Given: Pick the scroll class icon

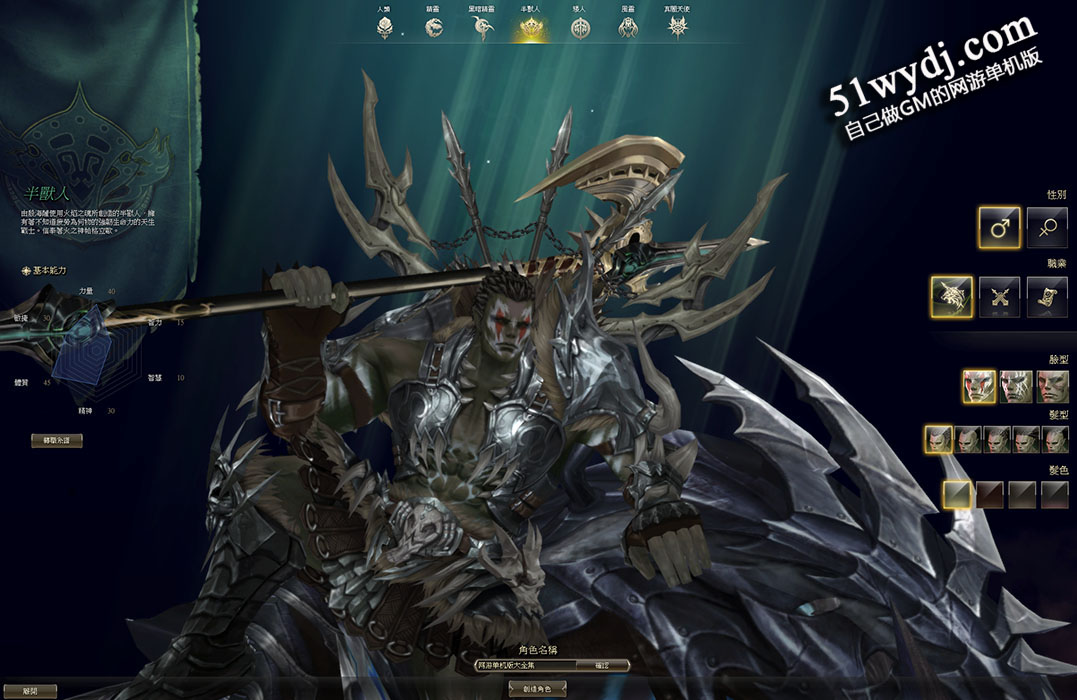Looking at the screenshot, I should (1047, 297).
